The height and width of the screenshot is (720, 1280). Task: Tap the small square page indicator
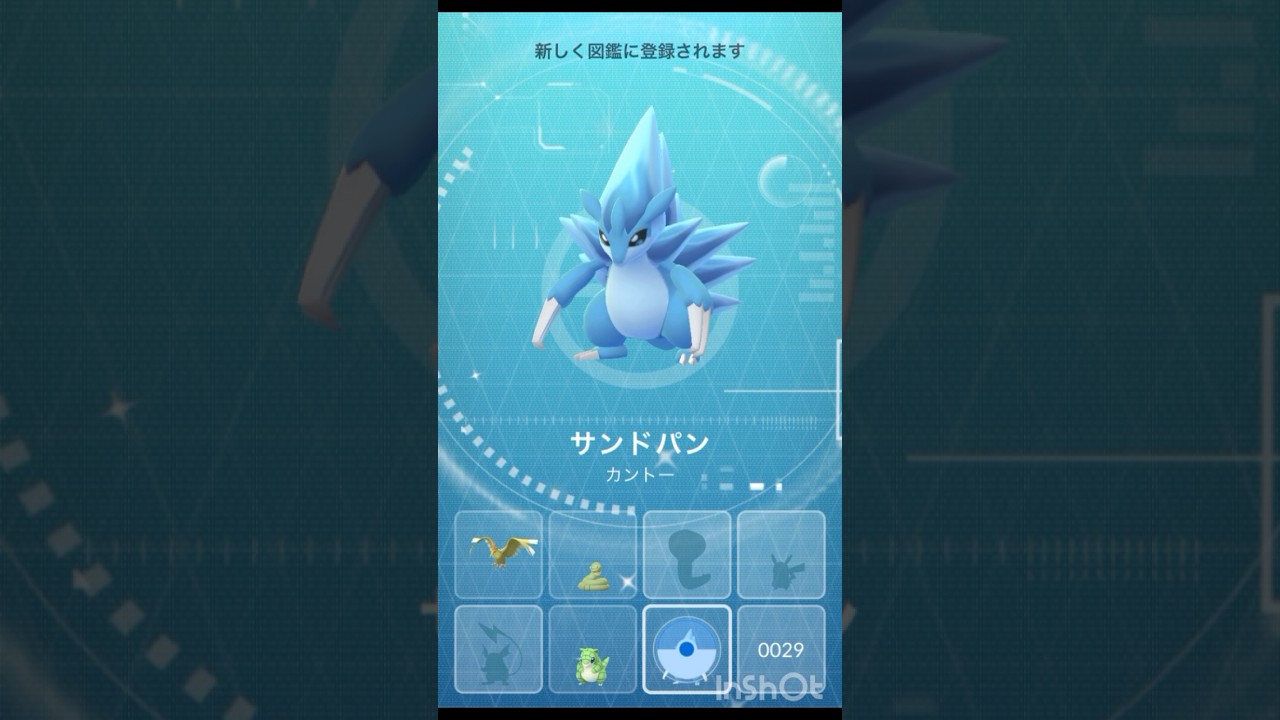pyautogui.click(x=779, y=486)
